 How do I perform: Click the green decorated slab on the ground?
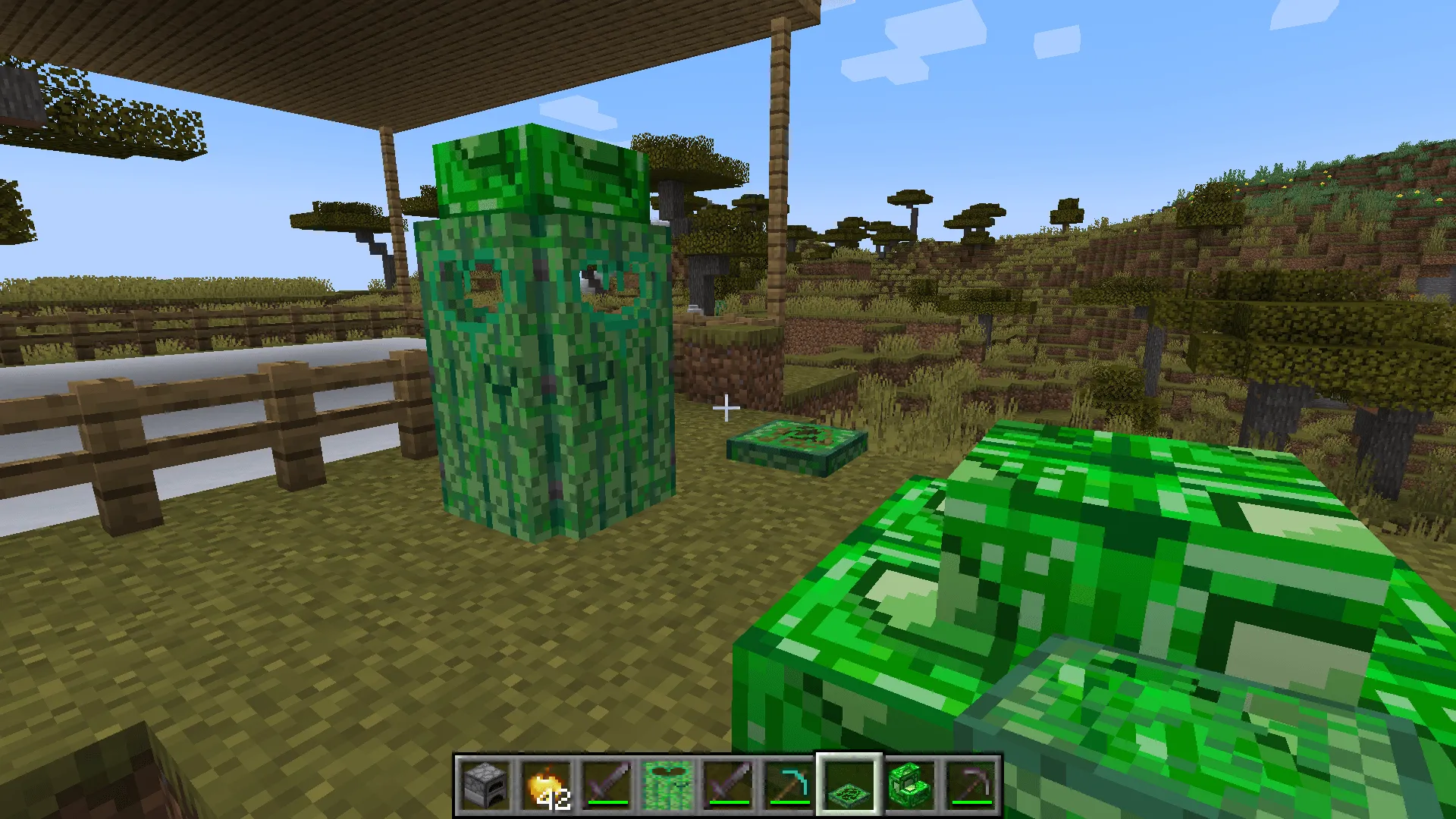pyautogui.click(x=796, y=444)
